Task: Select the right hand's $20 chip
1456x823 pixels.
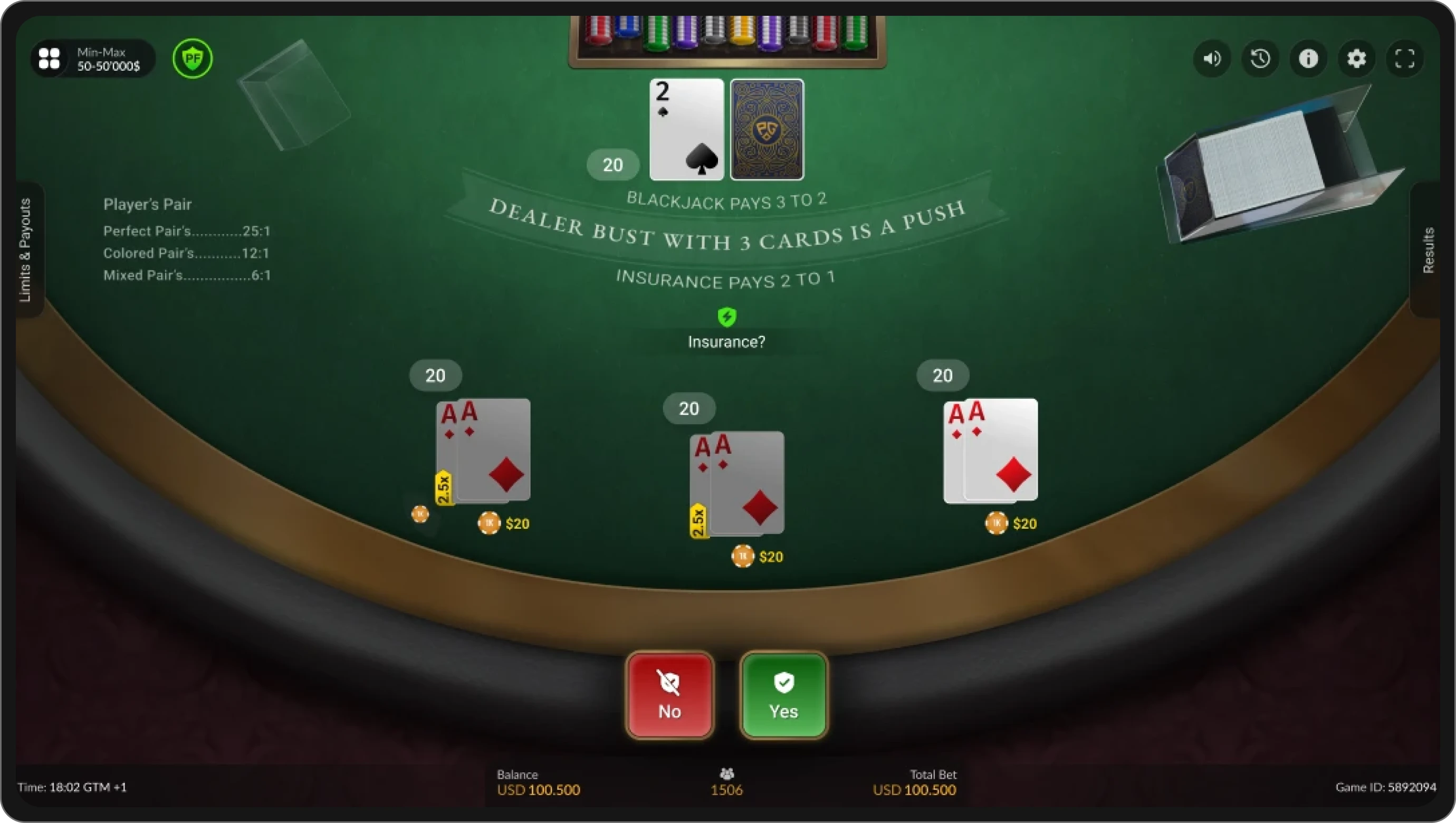Action: 998,523
